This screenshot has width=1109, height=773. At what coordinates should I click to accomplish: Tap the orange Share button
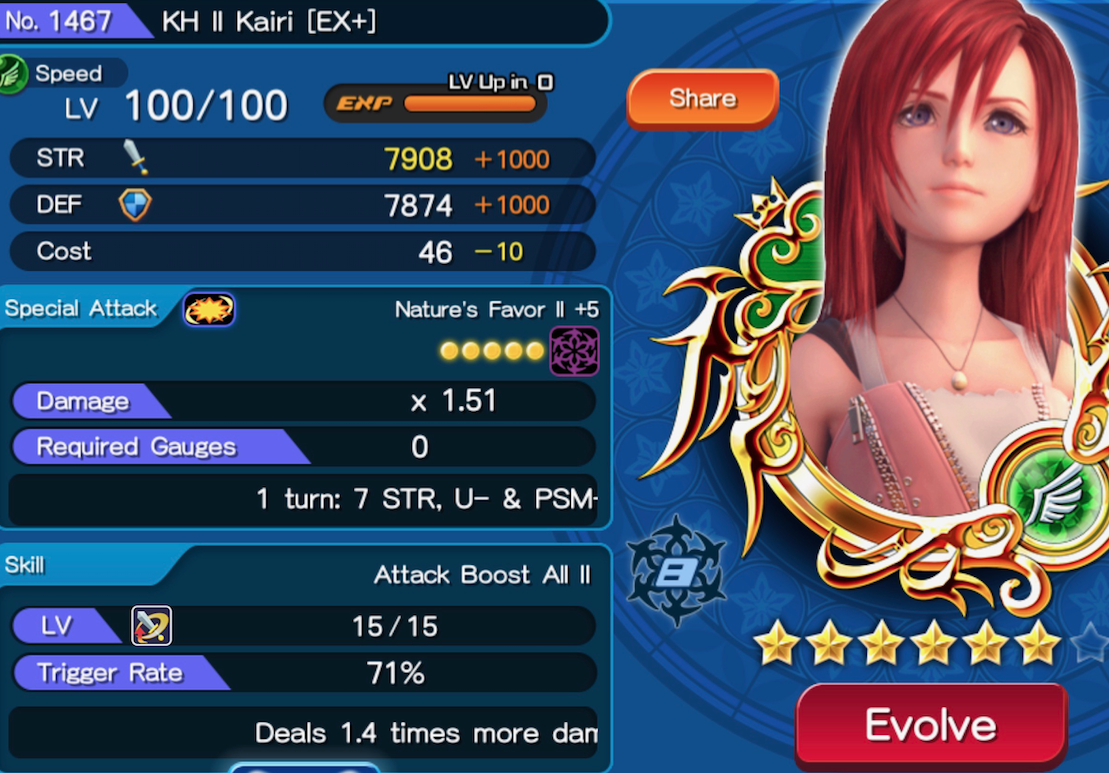click(702, 99)
